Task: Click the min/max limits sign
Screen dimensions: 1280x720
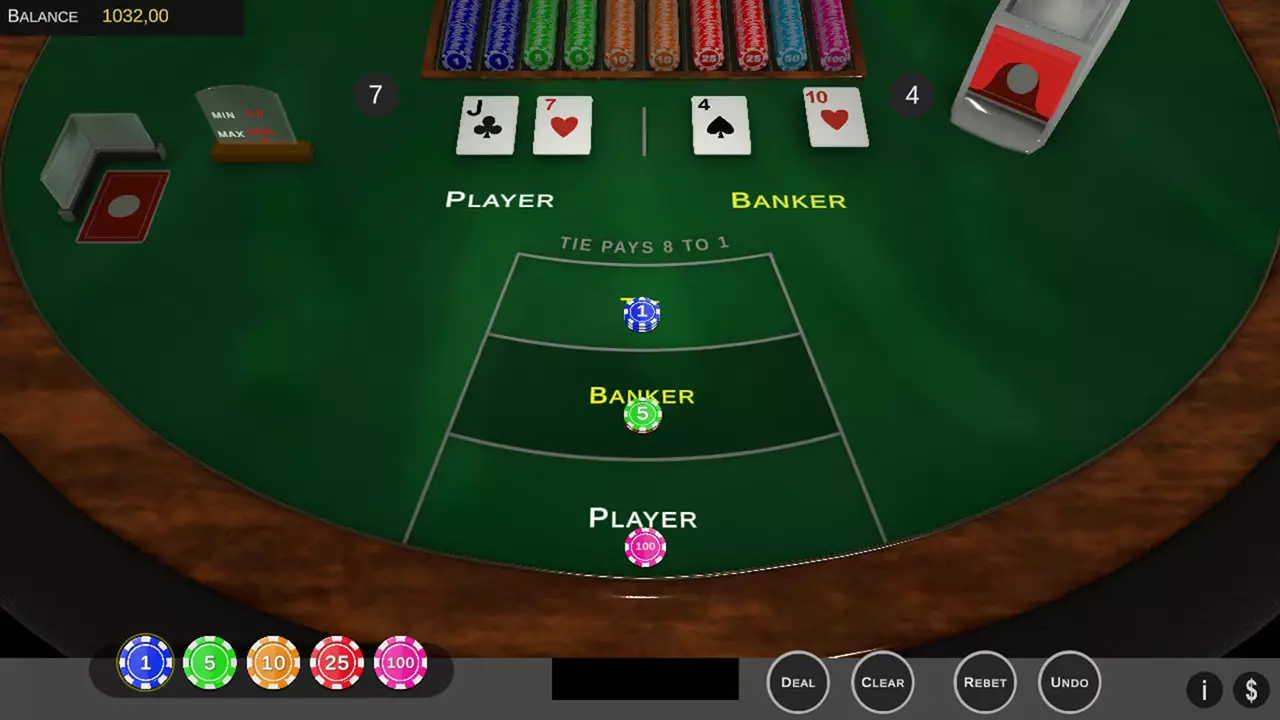Action: tap(245, 125)
